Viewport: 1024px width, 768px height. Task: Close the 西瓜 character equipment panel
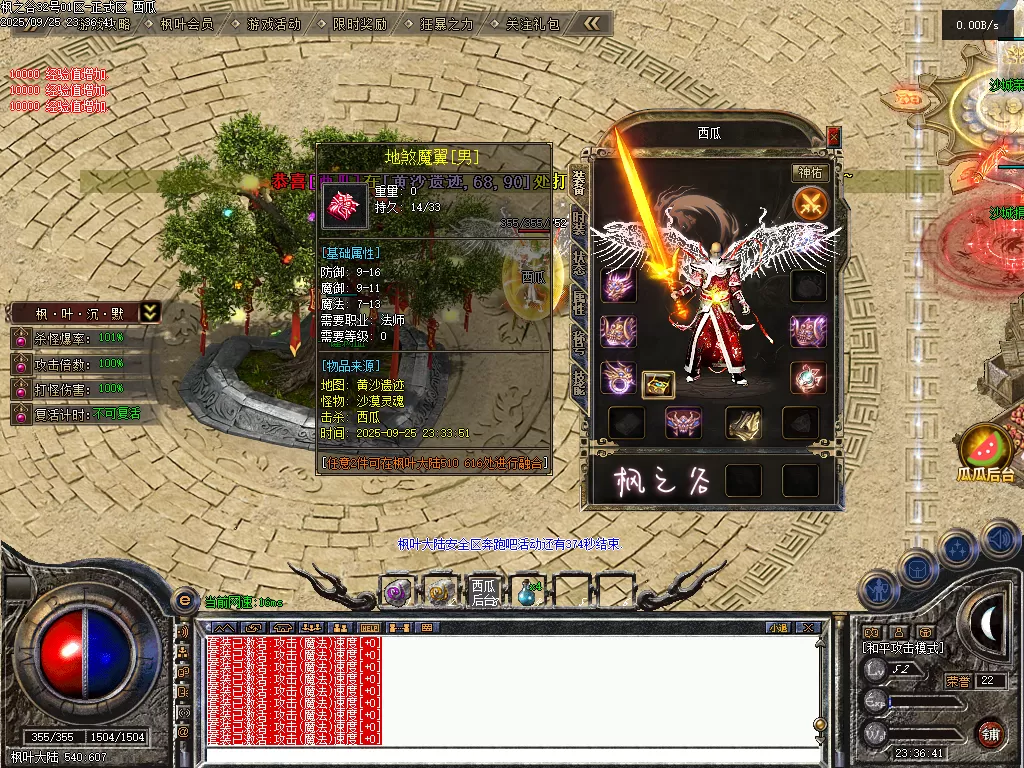pyautogui.click(x=834, y=136)
